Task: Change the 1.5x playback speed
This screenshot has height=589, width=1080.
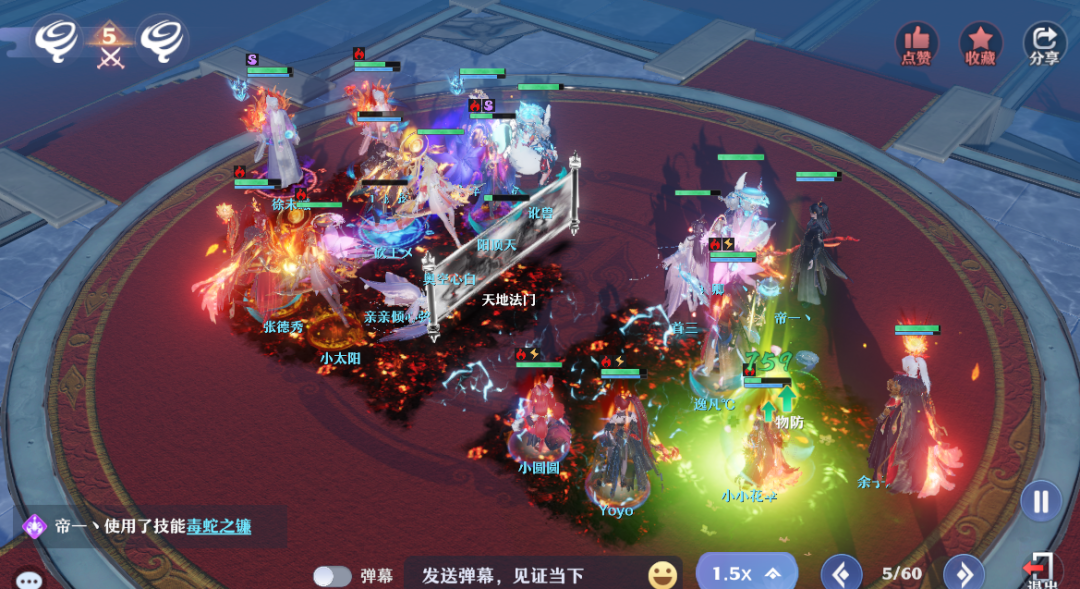Action: click(746, 573)
